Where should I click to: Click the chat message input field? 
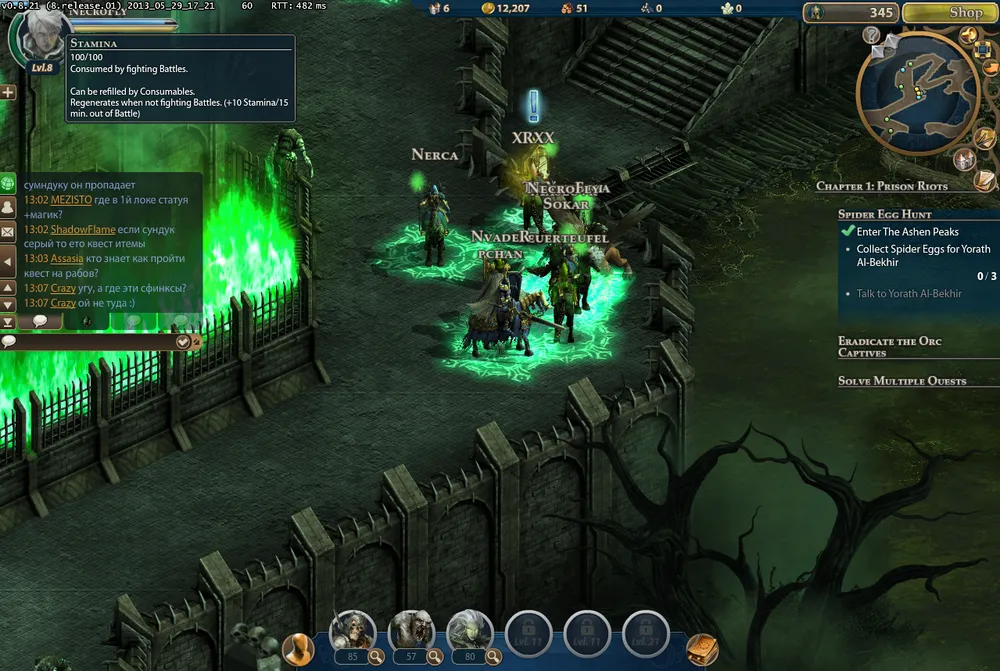[90, 342]
